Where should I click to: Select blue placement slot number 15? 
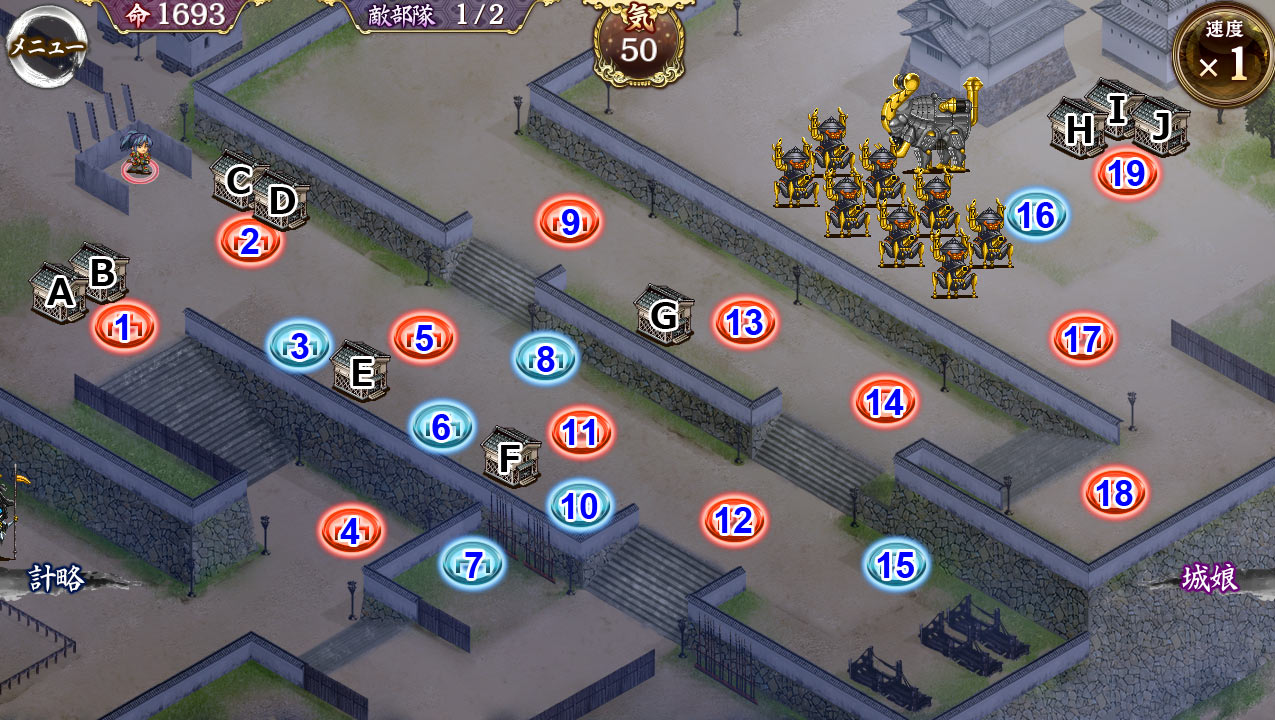click(x=896, y=565)
